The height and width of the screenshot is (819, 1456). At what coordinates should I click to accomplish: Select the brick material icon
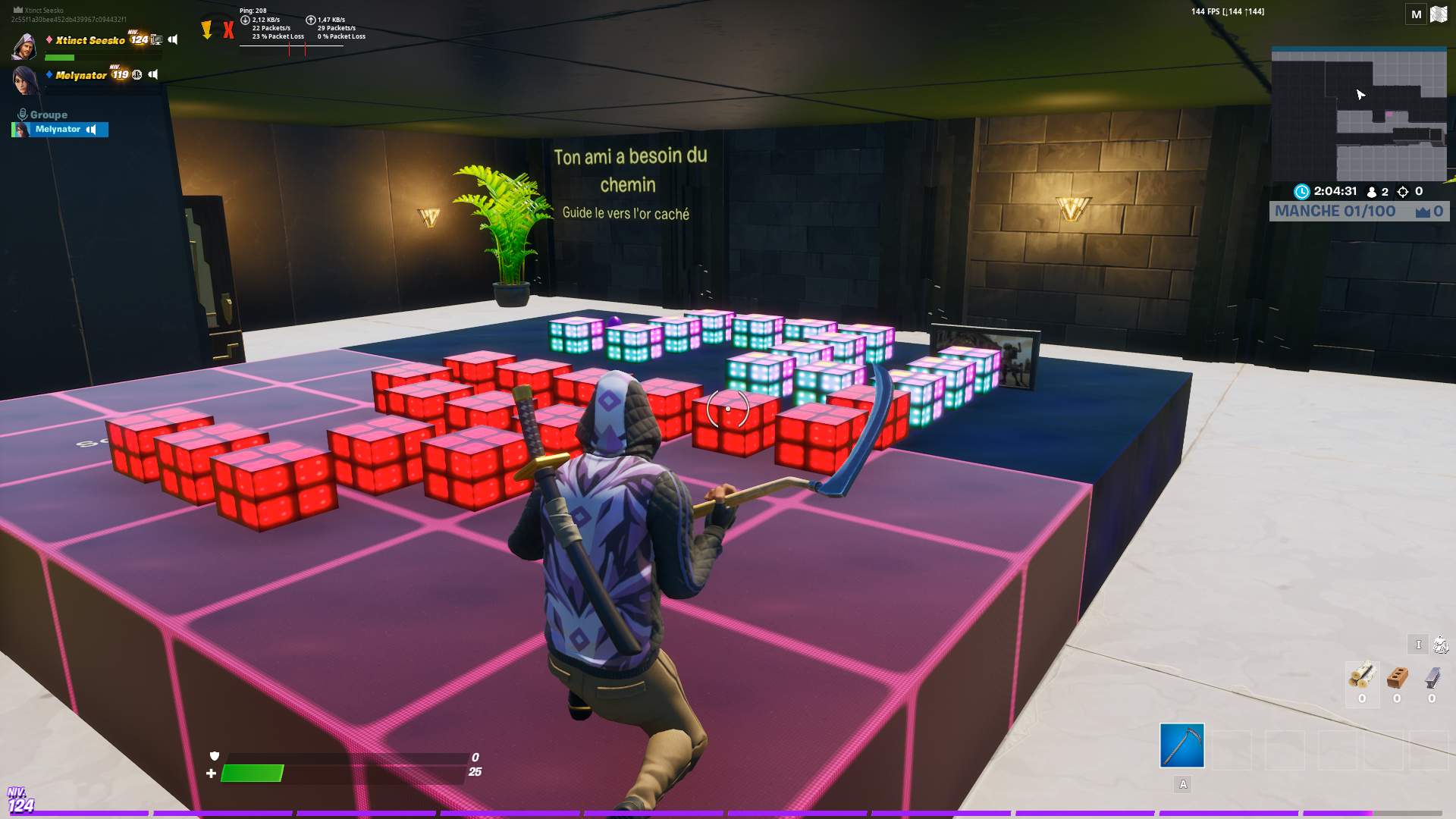1398,675
